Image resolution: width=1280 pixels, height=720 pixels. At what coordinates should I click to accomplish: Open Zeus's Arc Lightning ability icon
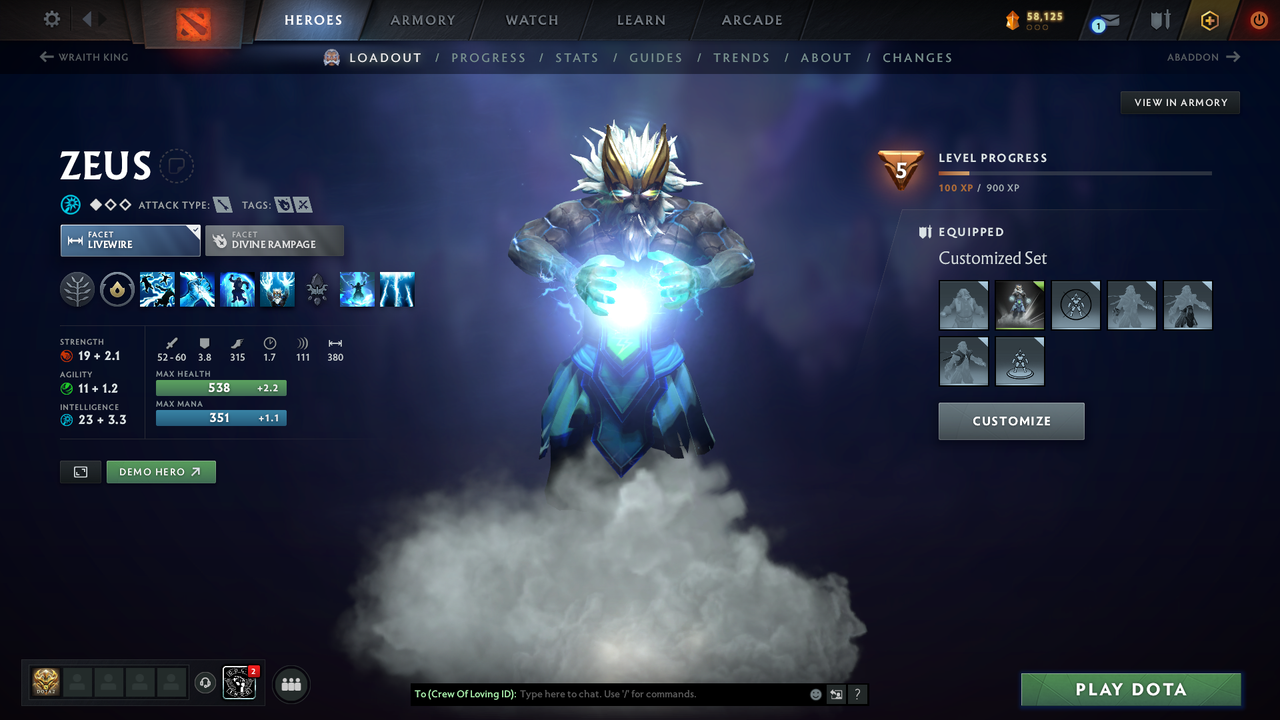[x=157, y=289]
